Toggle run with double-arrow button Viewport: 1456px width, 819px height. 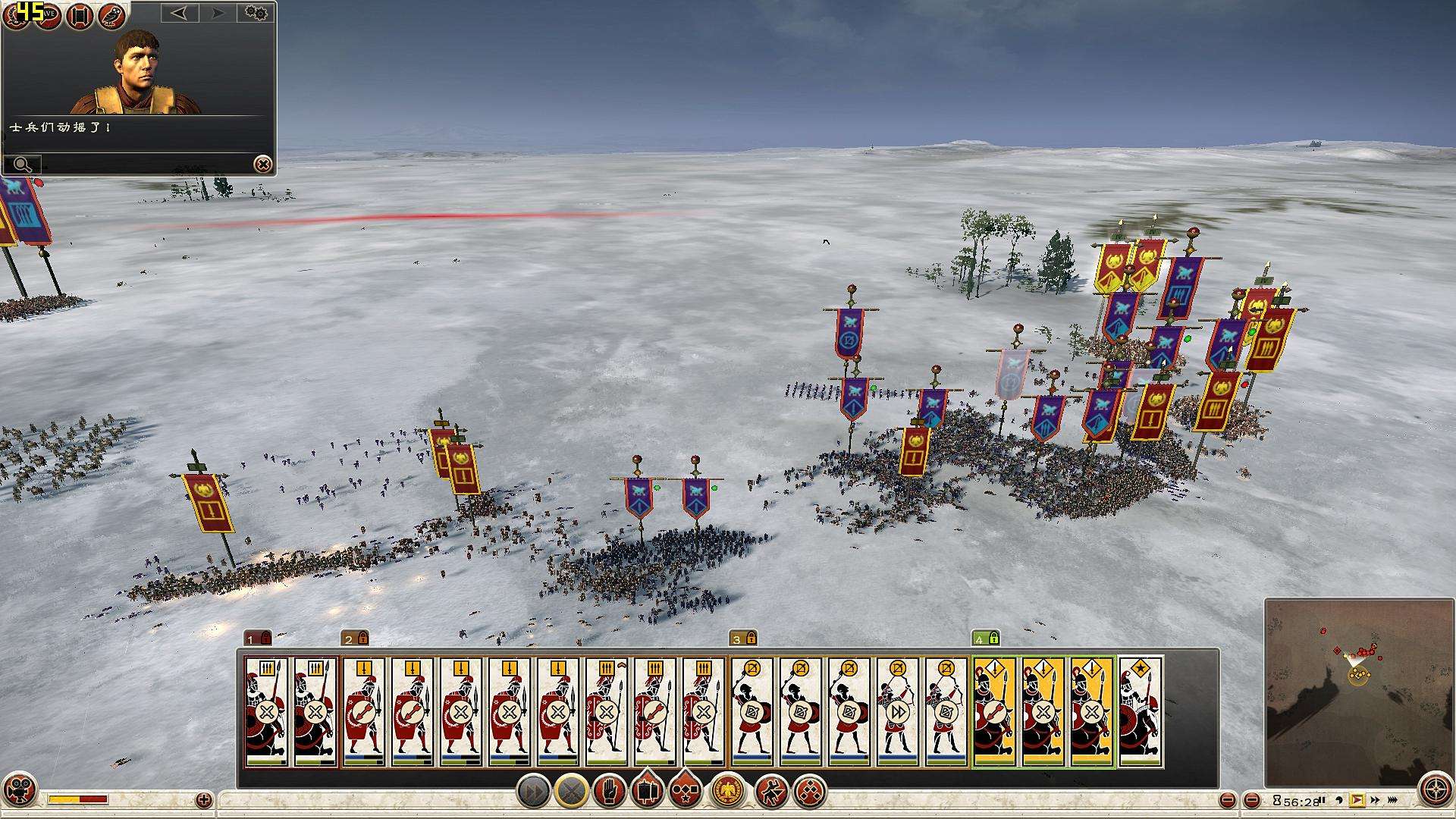coord(534,792)
